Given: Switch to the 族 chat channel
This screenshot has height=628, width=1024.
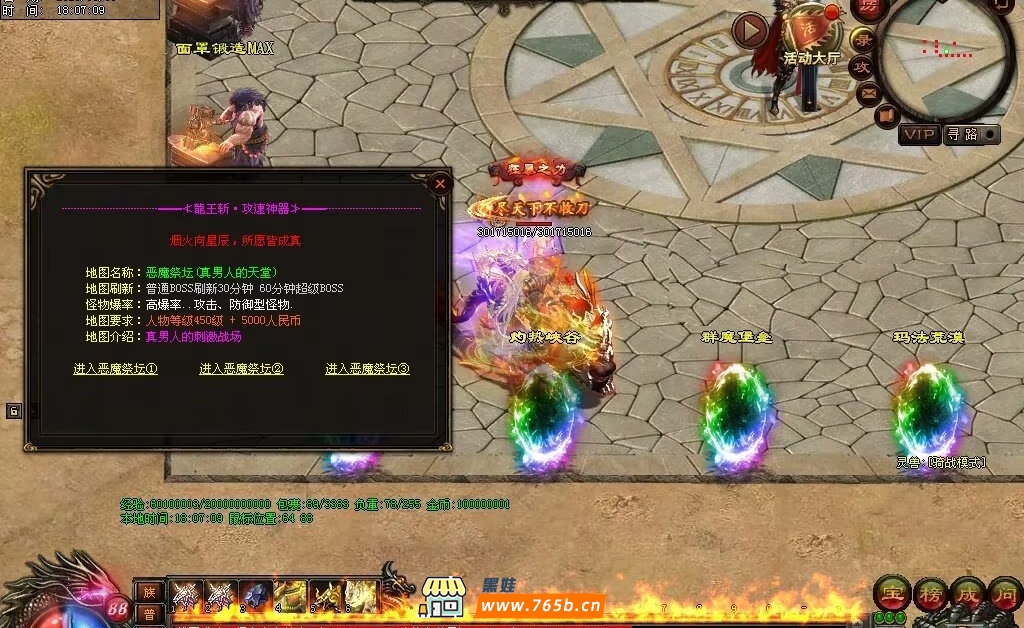Looking at the screenshot, I should coord(149,592).
